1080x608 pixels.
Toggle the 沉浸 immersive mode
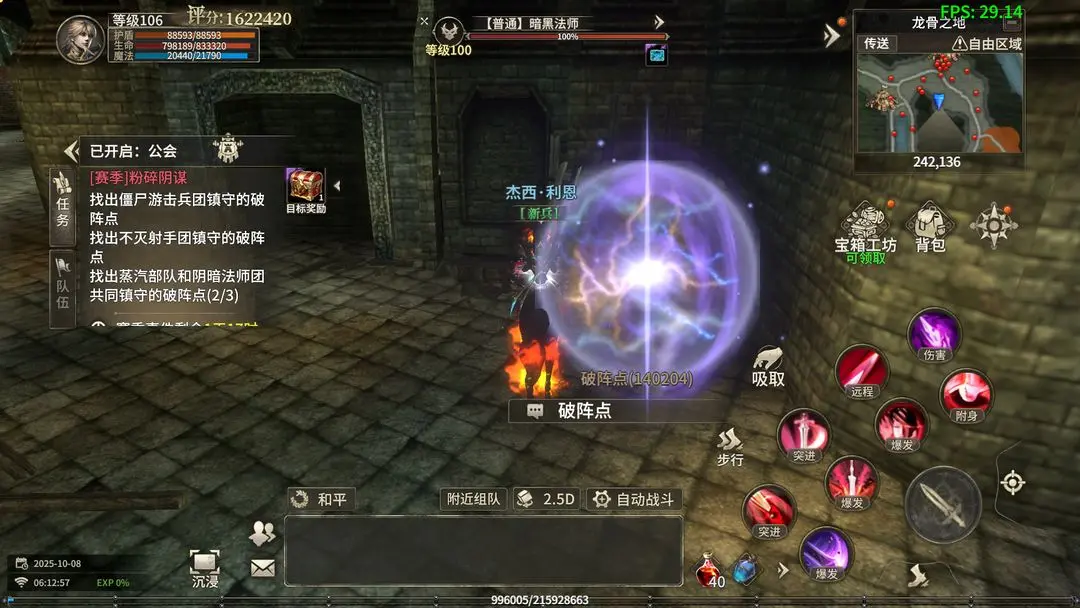point(205,568)
